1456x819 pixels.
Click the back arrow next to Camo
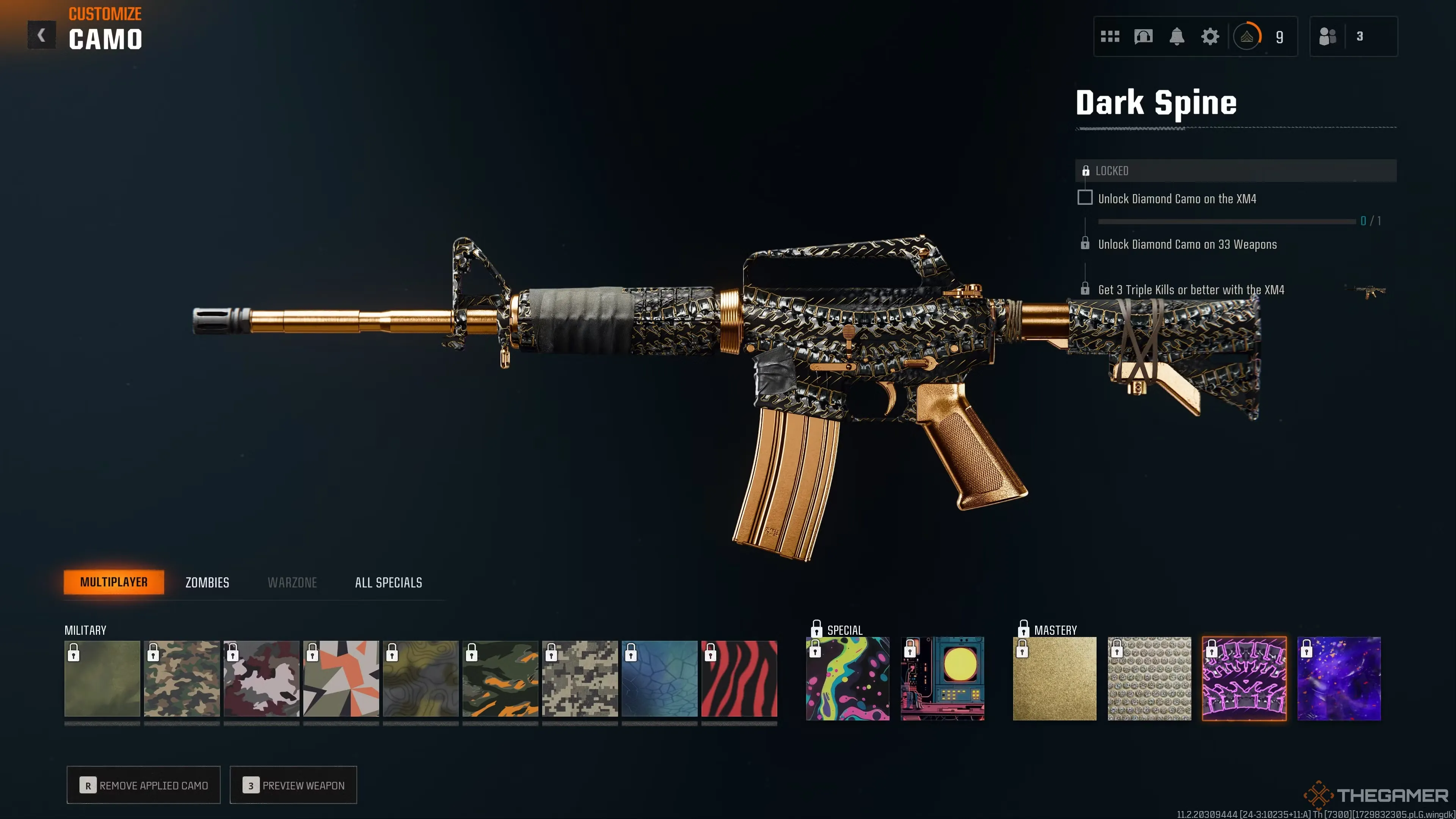click(41, 35)
